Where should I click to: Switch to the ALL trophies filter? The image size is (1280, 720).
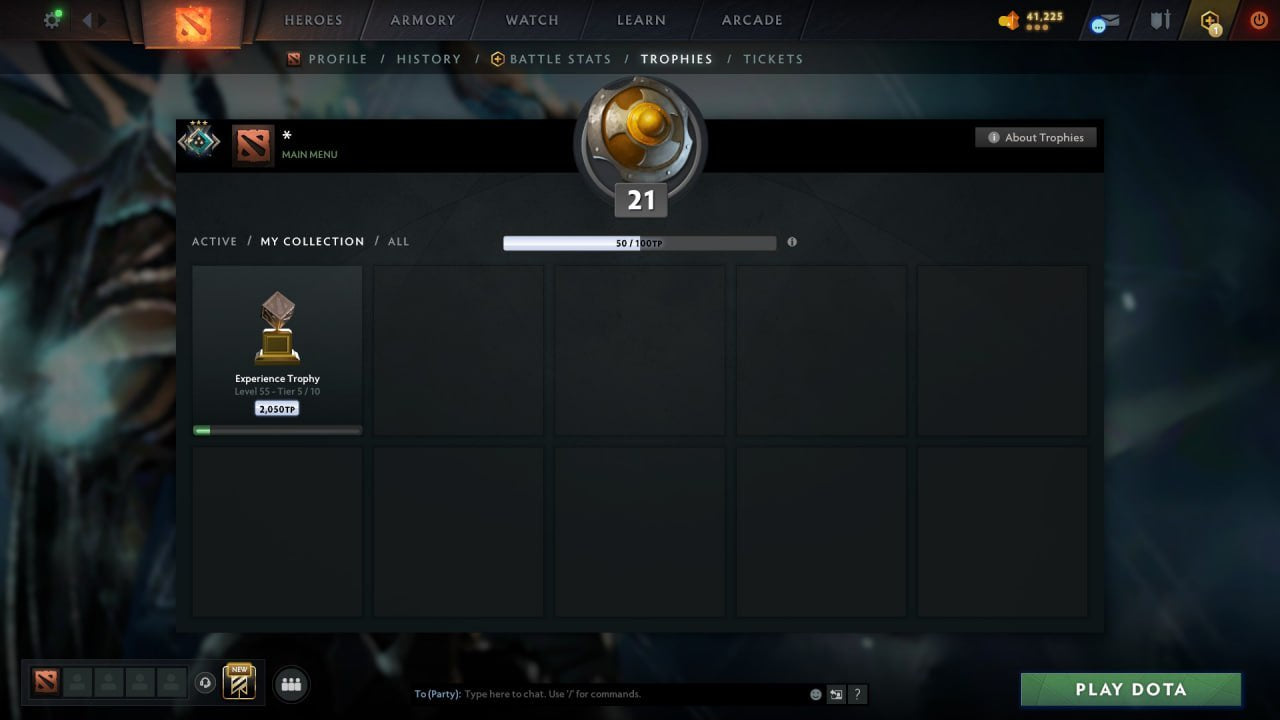pos(398,241)
